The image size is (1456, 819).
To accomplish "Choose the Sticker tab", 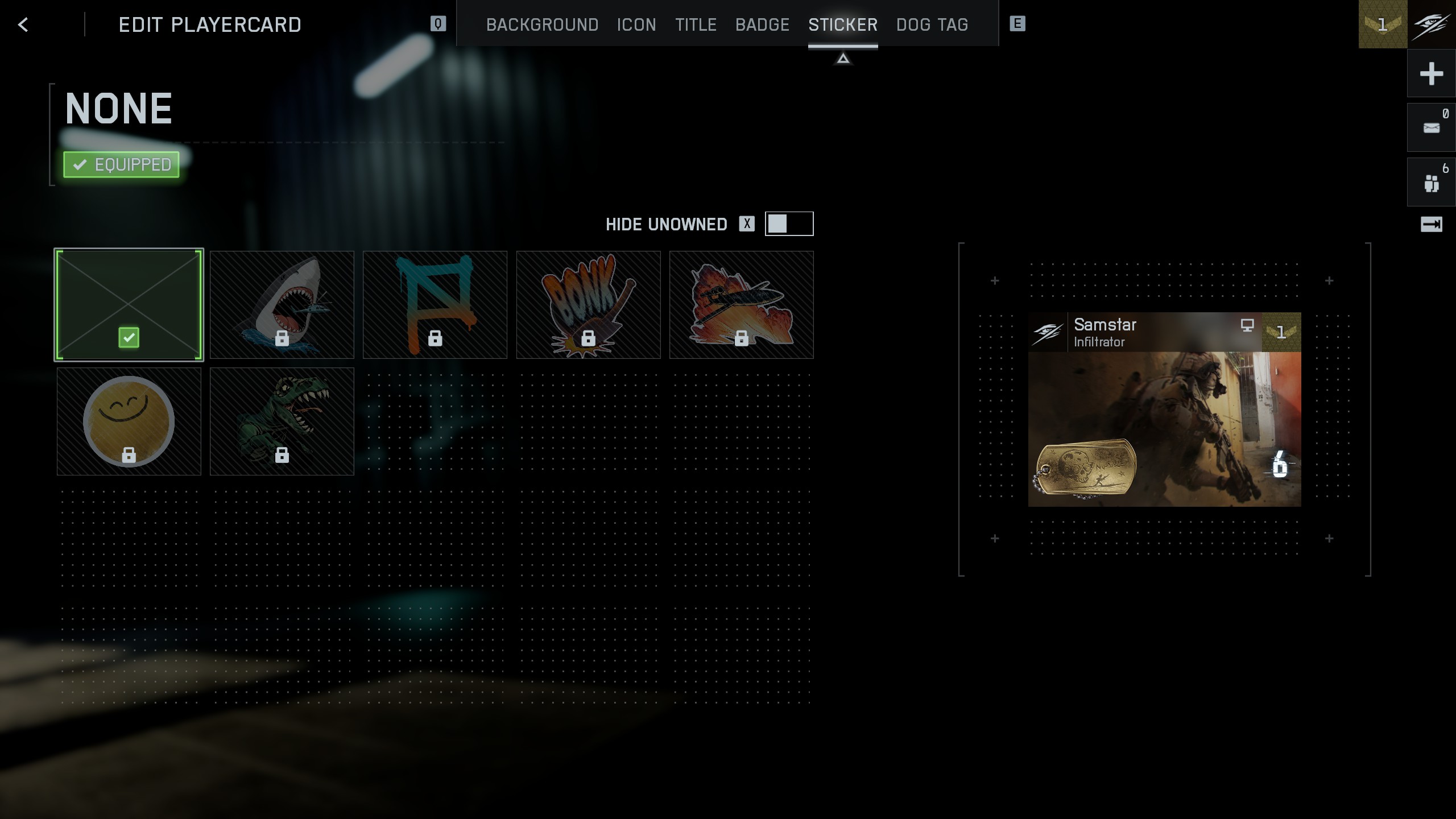I will click(843, 24).
